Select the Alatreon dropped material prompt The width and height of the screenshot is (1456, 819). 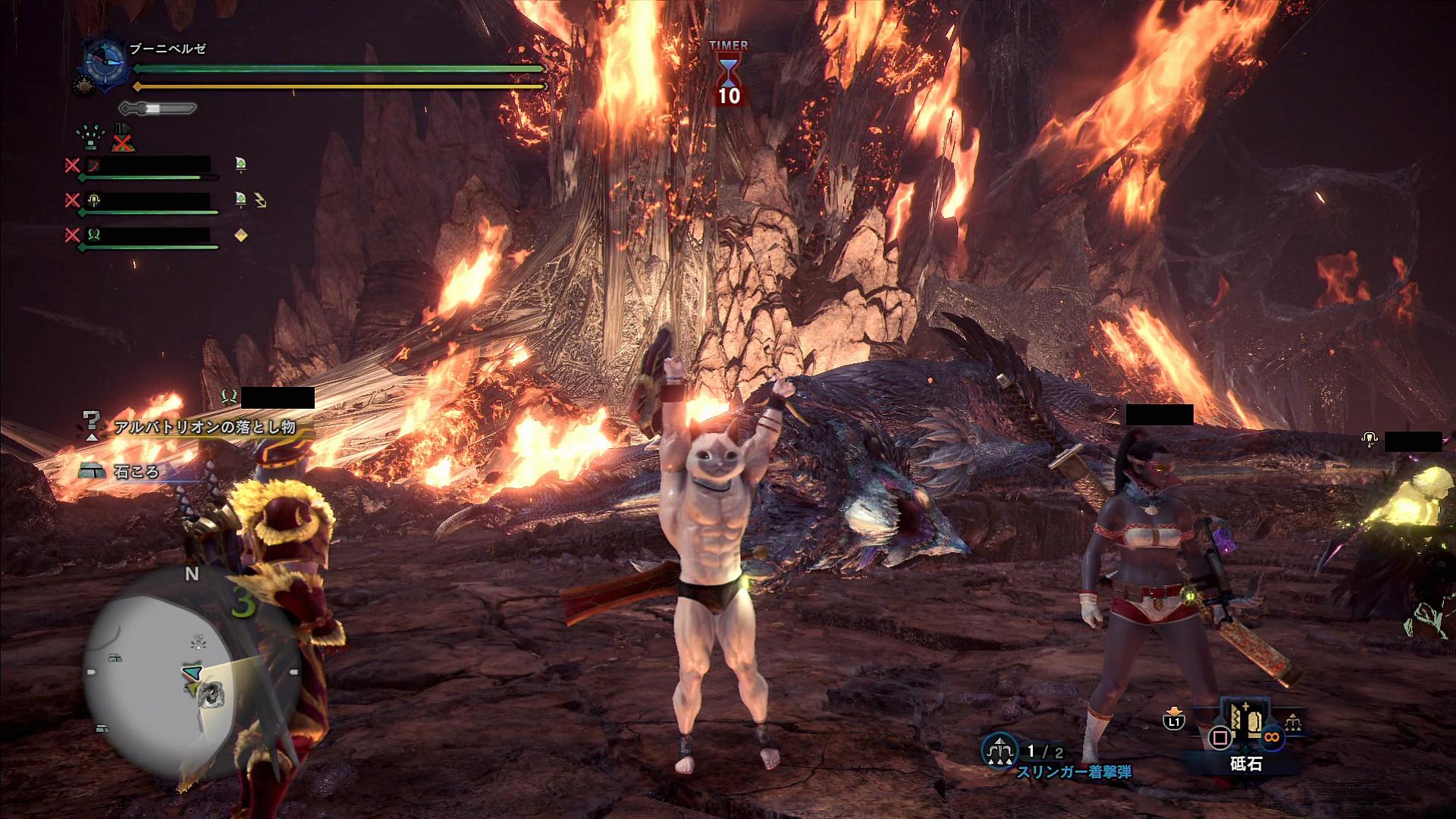pos(204,428)
